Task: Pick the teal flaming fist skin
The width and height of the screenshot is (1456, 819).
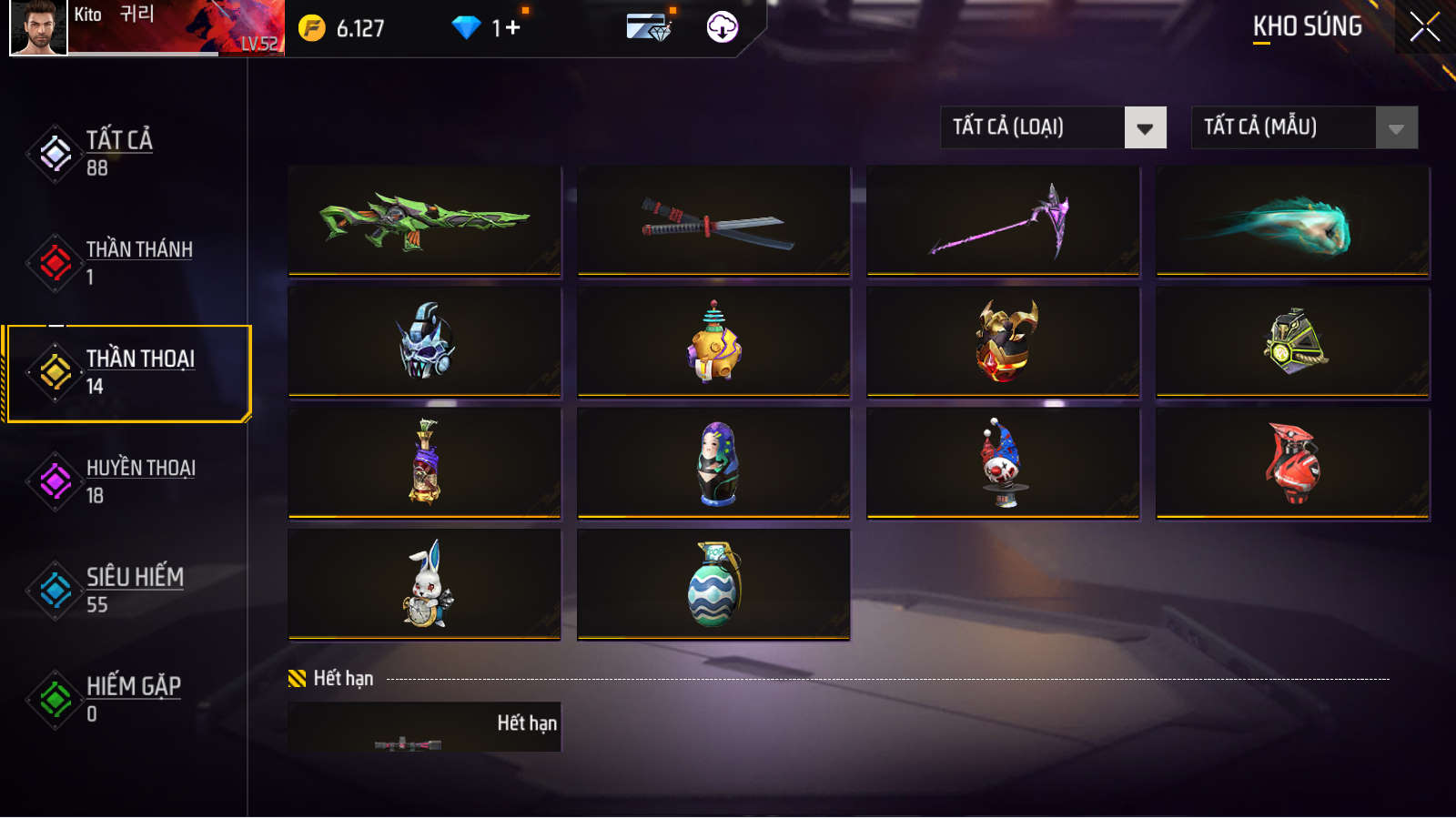Action: (1292, 220)
